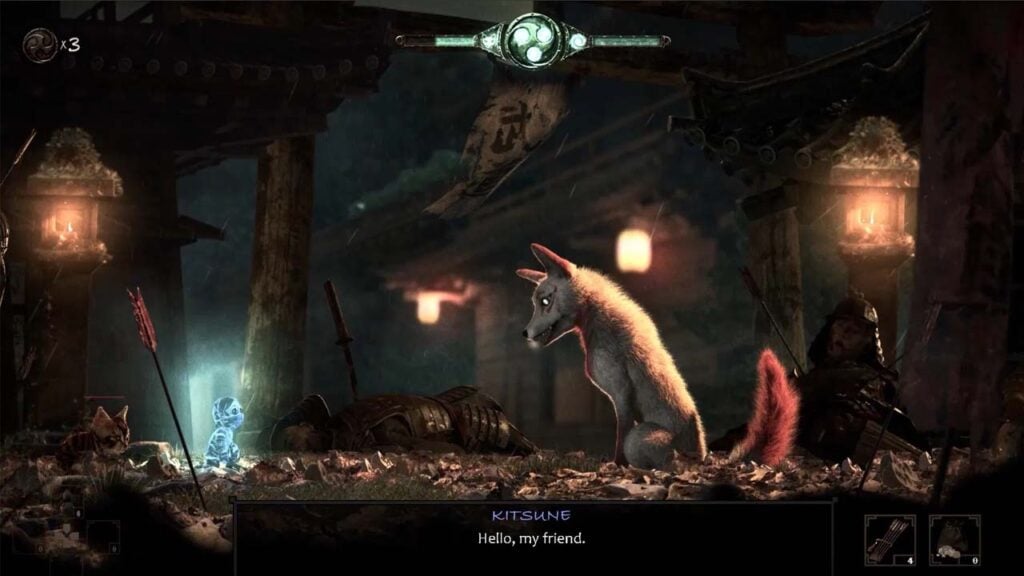Select the pouch item slot with zero count

pyautogui.click(x=953, y=540)
